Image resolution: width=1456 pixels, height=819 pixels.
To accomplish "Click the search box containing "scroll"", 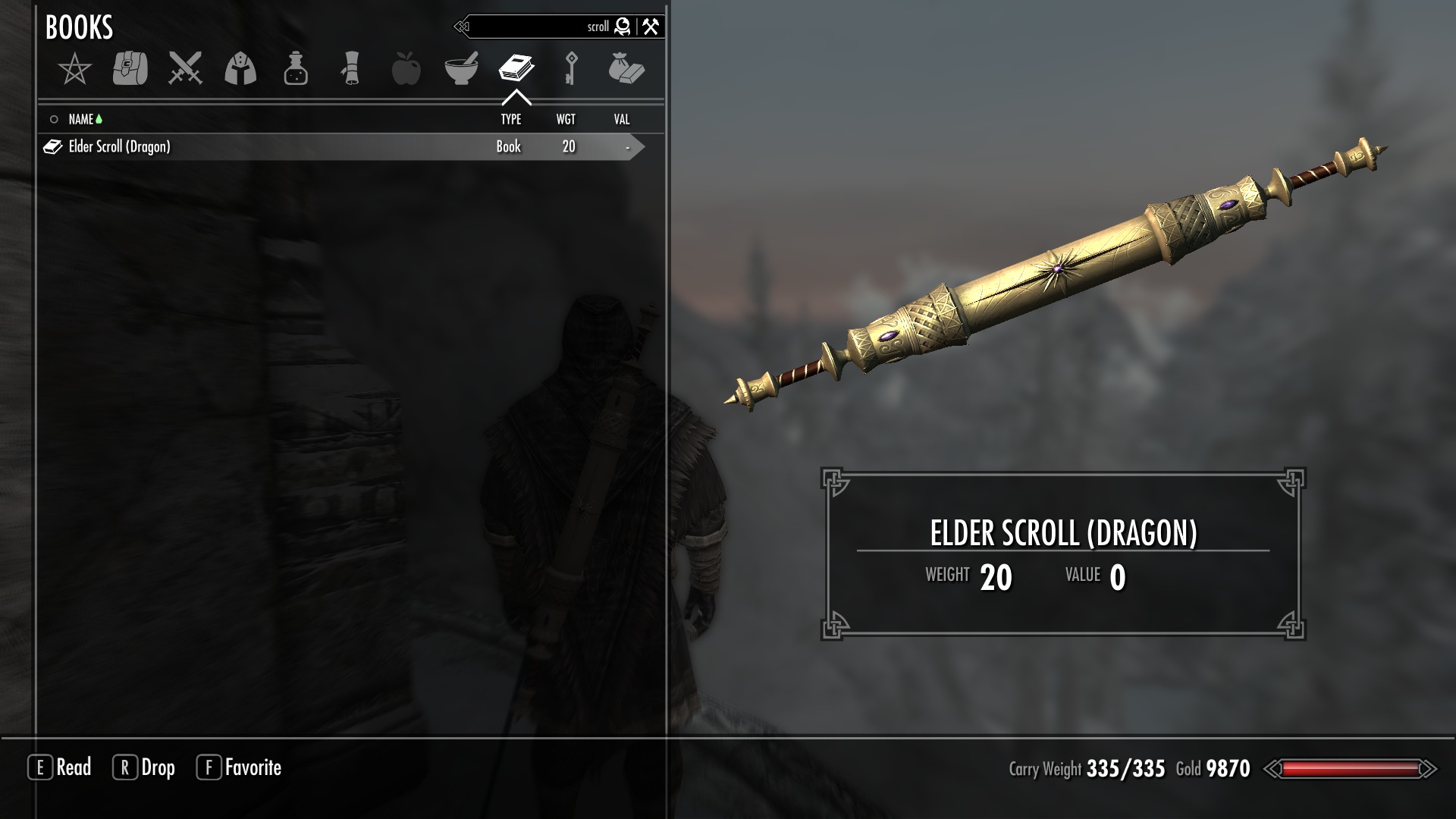I will point(538,27).
